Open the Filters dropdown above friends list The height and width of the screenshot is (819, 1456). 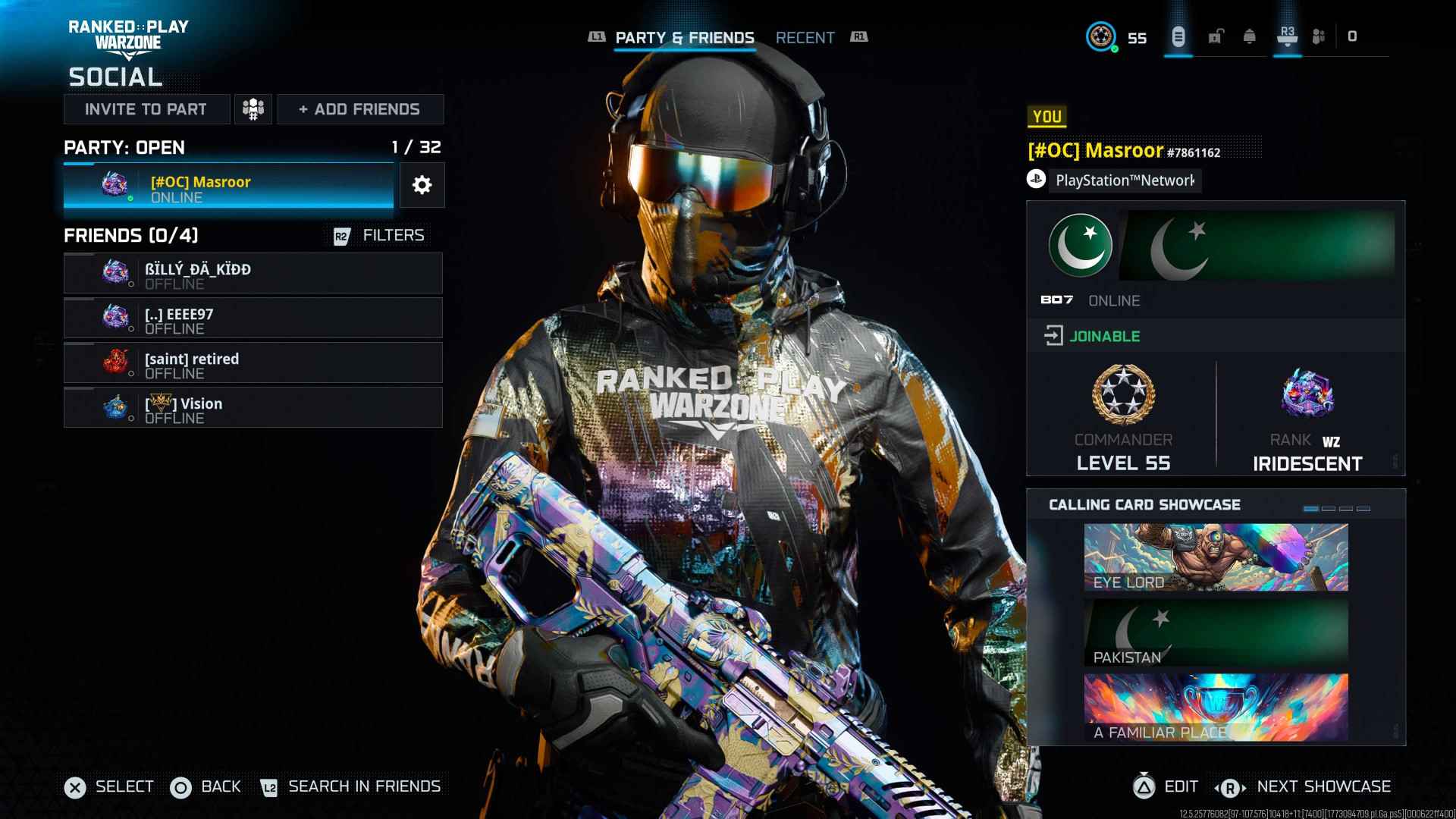(393, 235)
